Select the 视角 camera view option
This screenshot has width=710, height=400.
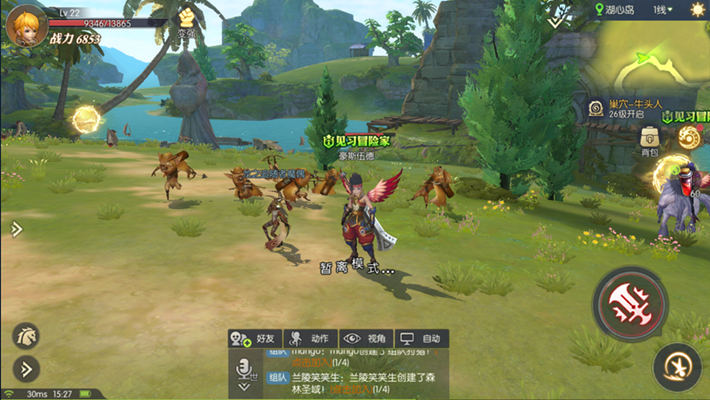click(x=364, y=339)
